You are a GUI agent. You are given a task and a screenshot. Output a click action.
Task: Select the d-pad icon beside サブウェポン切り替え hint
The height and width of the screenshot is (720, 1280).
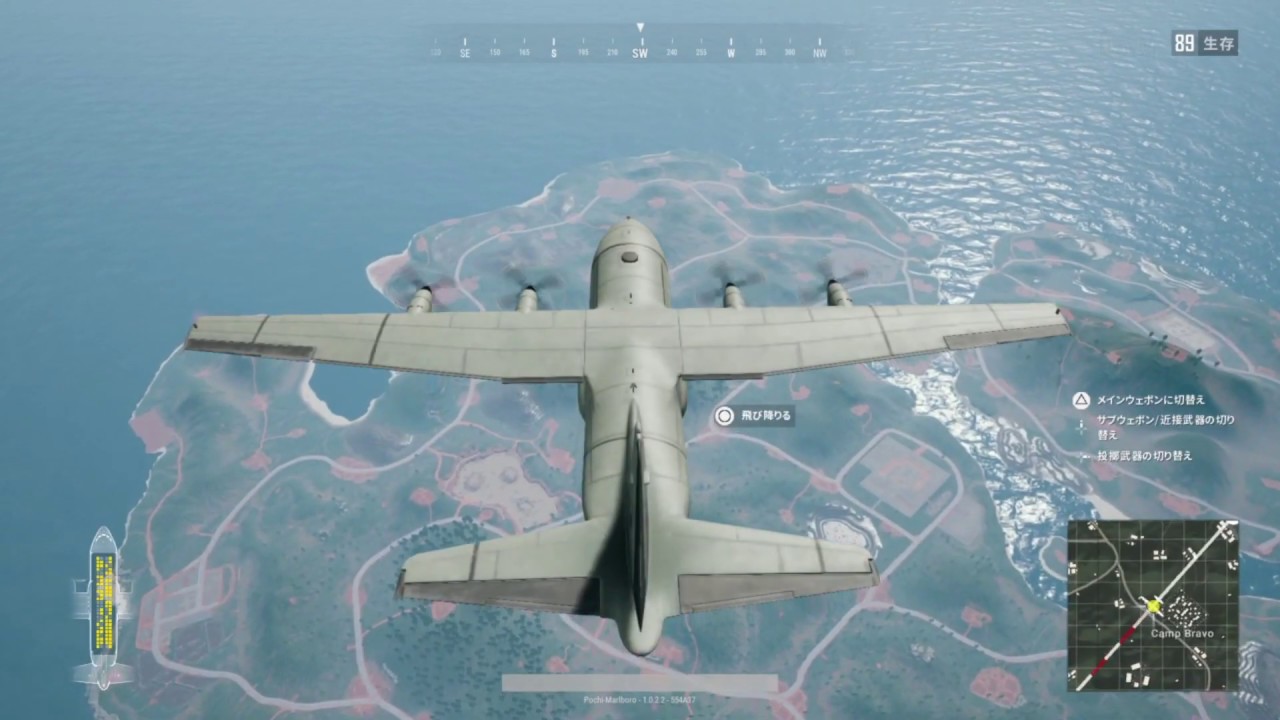coord(1081,427)
